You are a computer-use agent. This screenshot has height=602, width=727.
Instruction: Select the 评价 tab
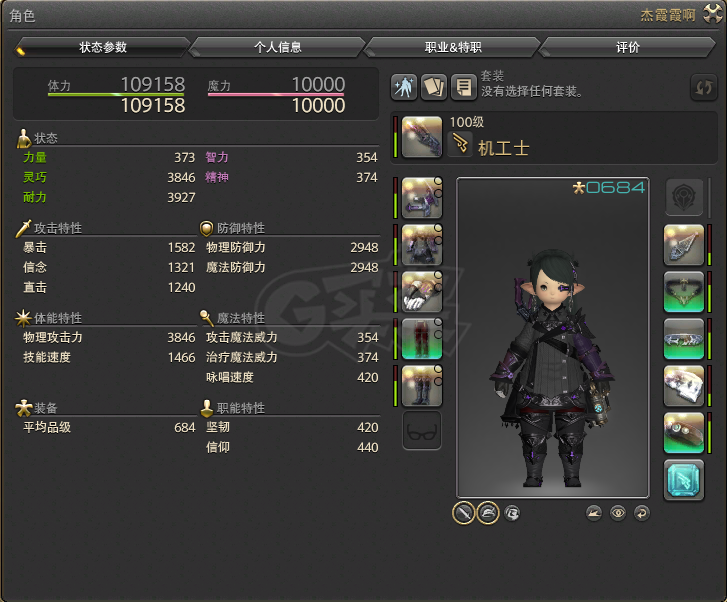coord(627,47)
